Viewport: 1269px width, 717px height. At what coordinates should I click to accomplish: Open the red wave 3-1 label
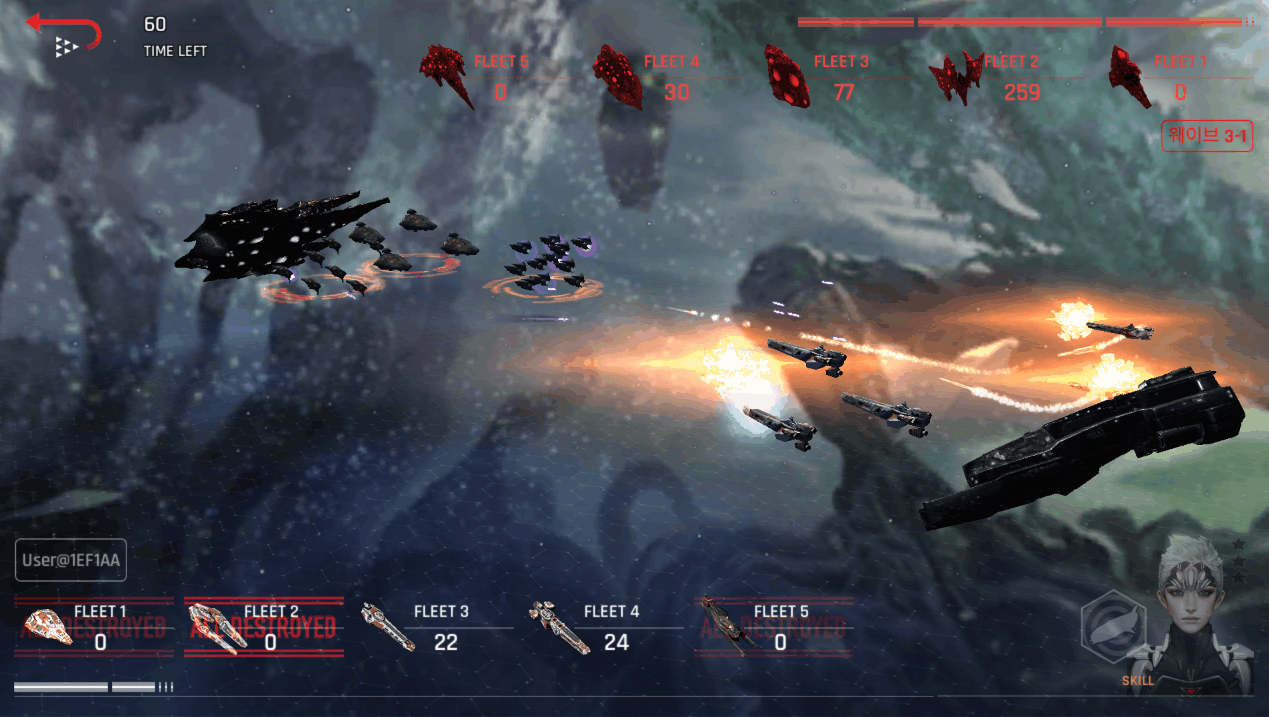coord(1207,137)
